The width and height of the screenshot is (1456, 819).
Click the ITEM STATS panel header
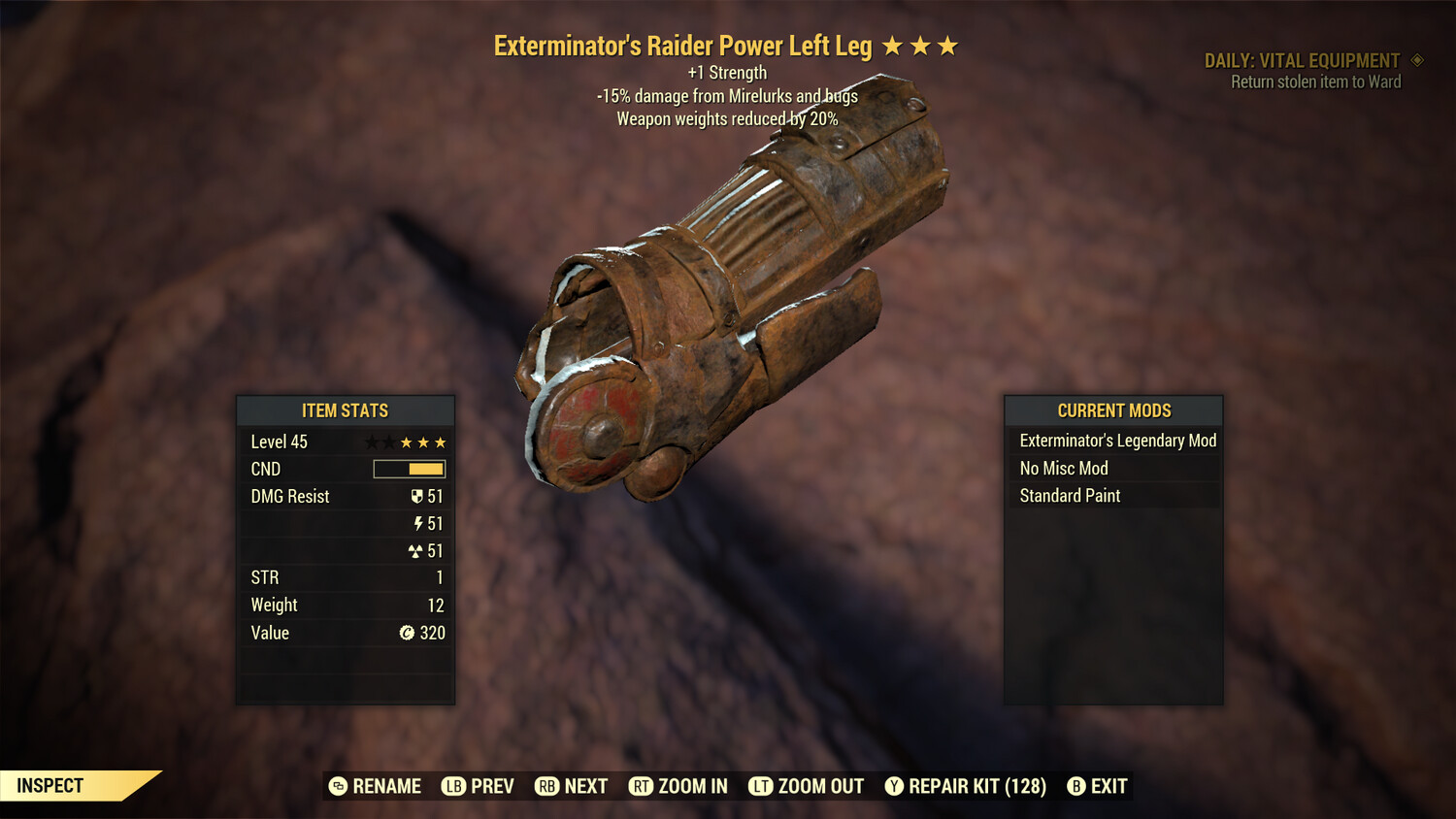pos(346,410)
